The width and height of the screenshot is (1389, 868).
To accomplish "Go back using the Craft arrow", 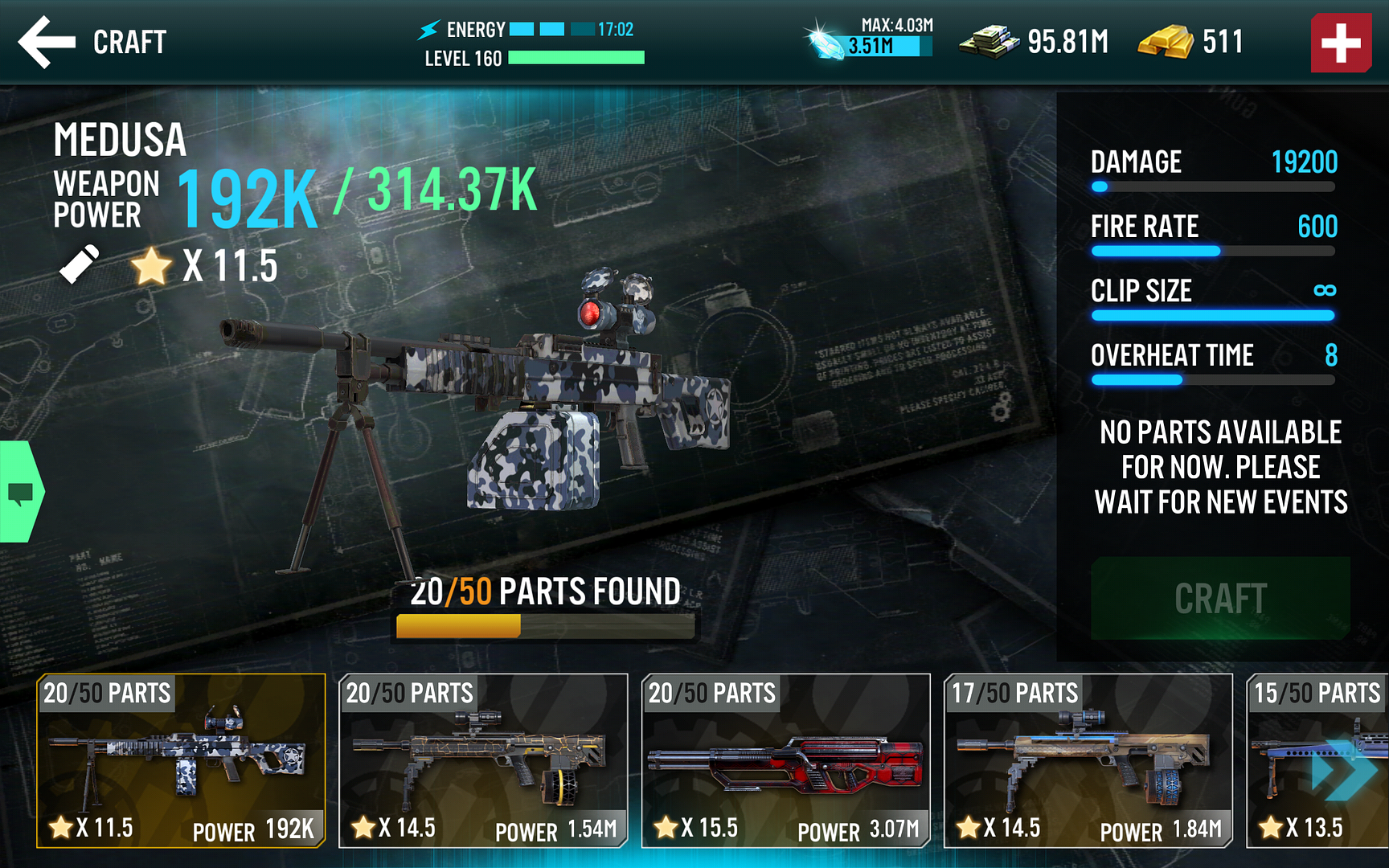I will click(47, 42).
